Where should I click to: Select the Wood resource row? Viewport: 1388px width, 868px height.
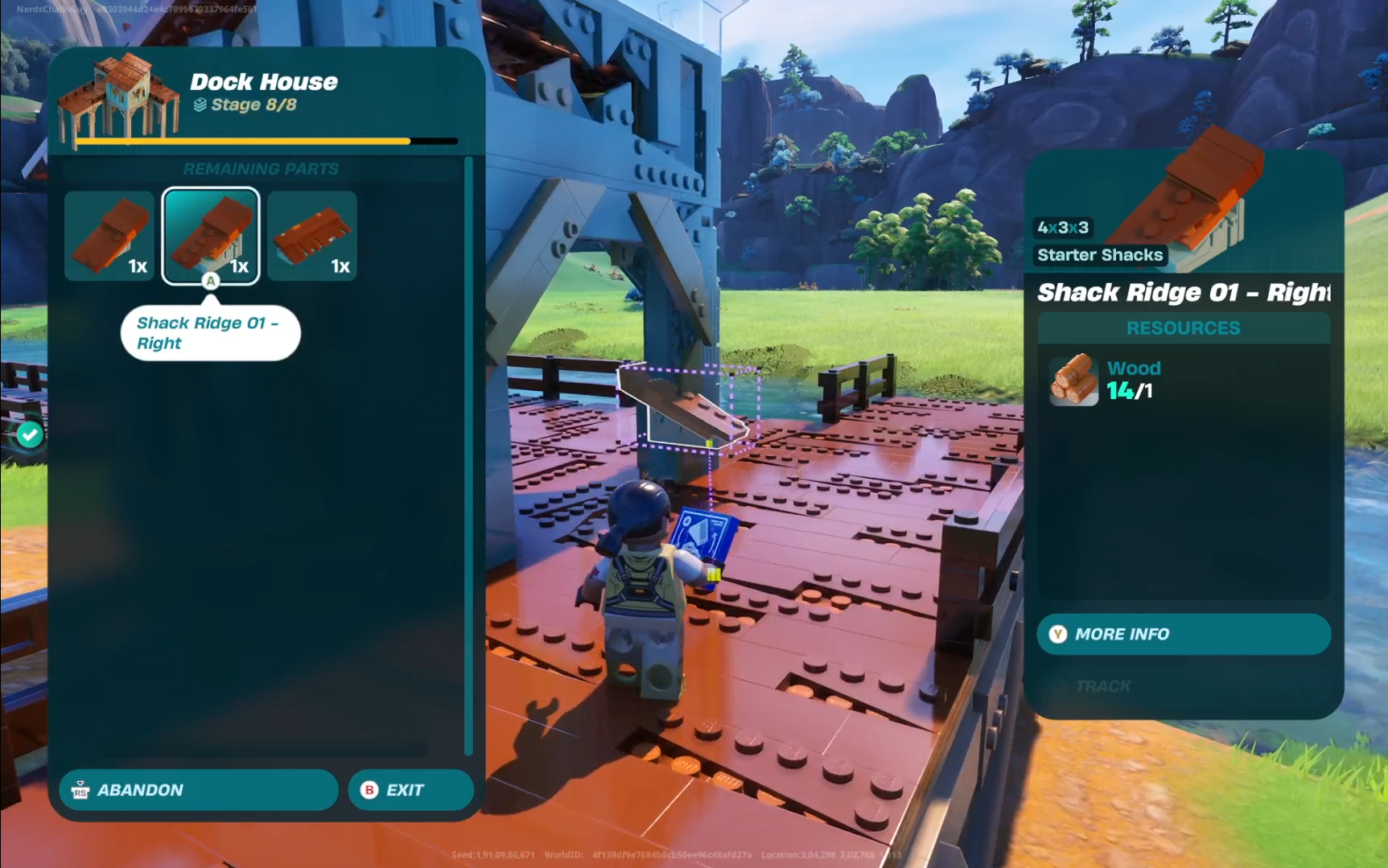point(1183,380)
